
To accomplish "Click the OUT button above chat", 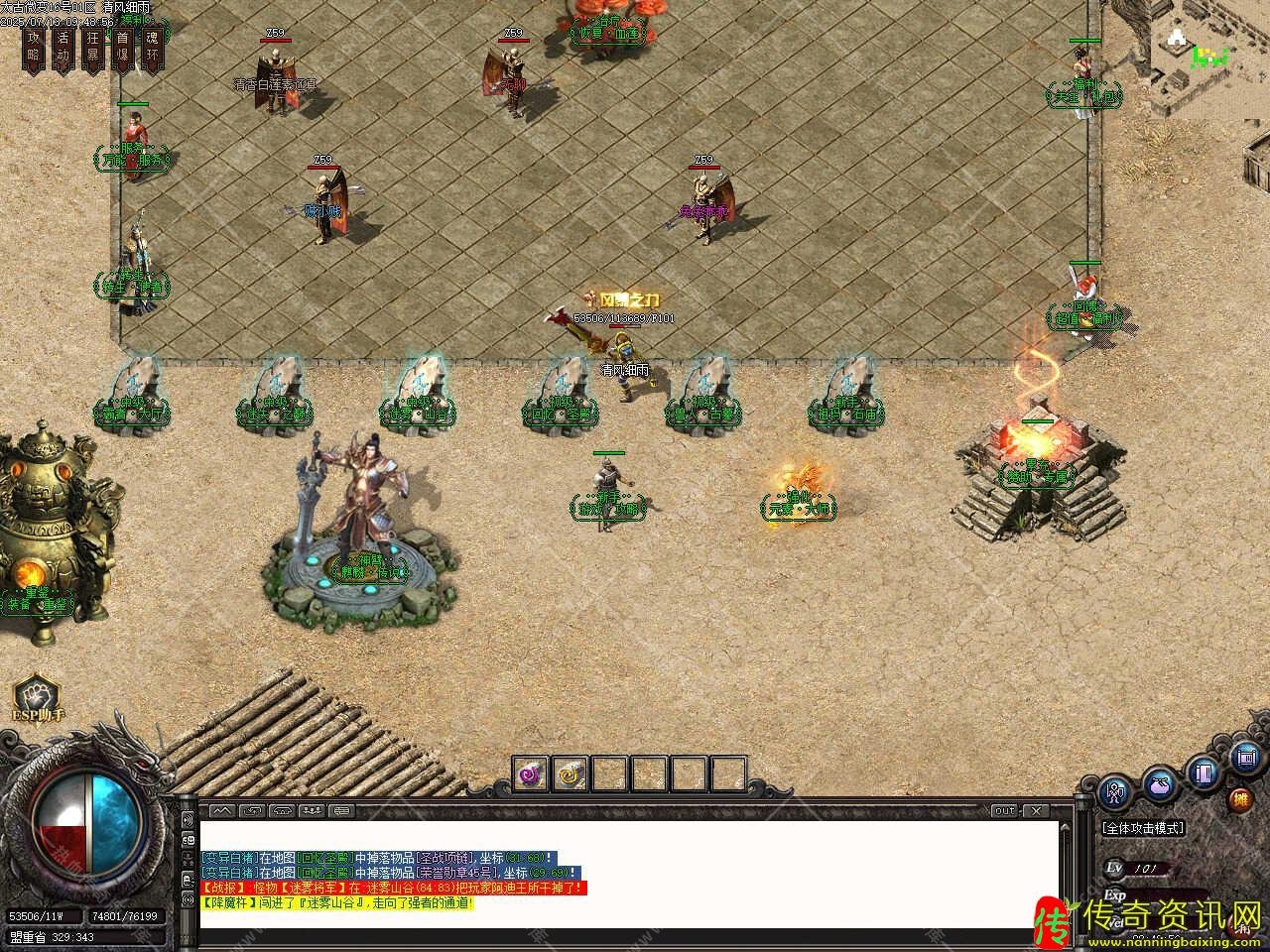I will (x=1005, y=810).
